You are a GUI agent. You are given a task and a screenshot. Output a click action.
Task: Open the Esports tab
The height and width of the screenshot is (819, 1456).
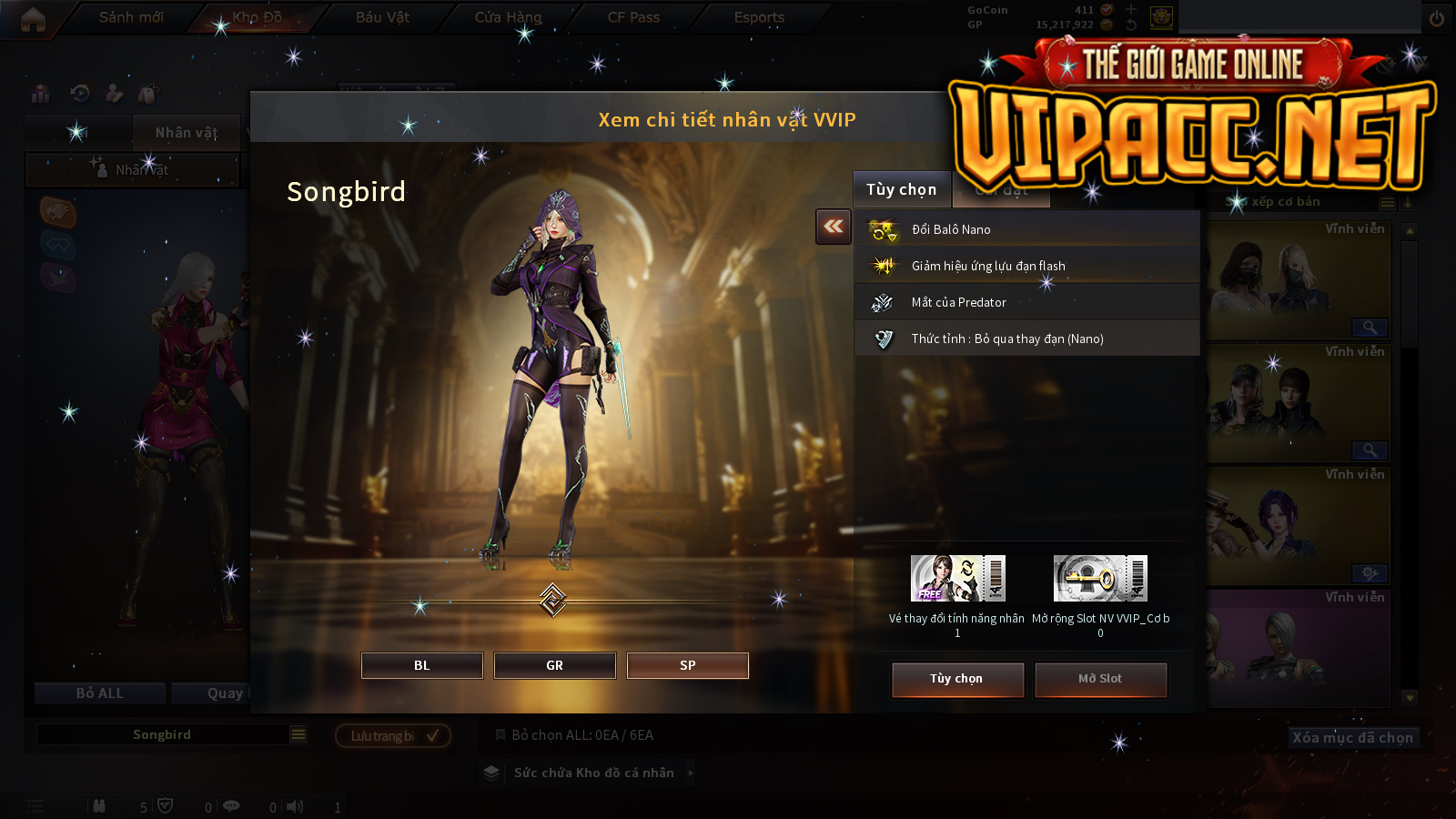pos(759,17)
